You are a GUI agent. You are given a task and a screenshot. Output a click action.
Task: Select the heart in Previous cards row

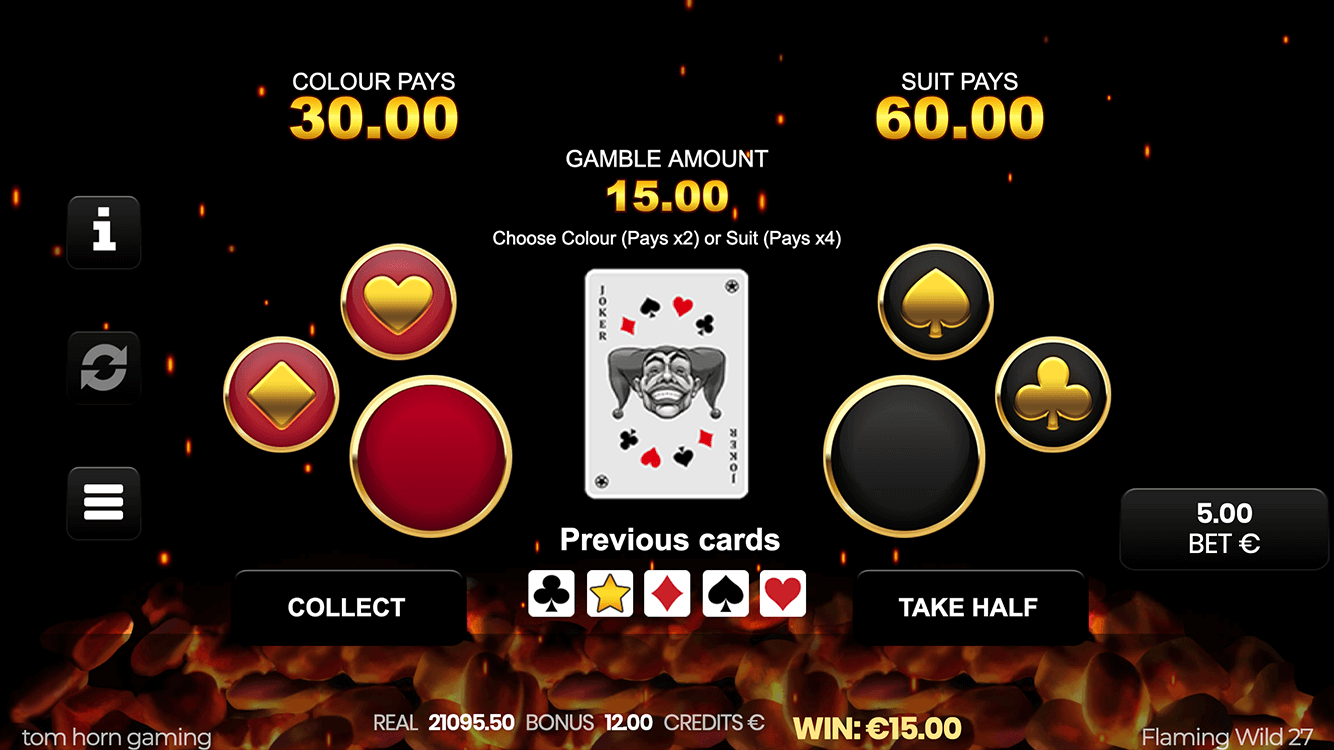click(x=781, y=593)
